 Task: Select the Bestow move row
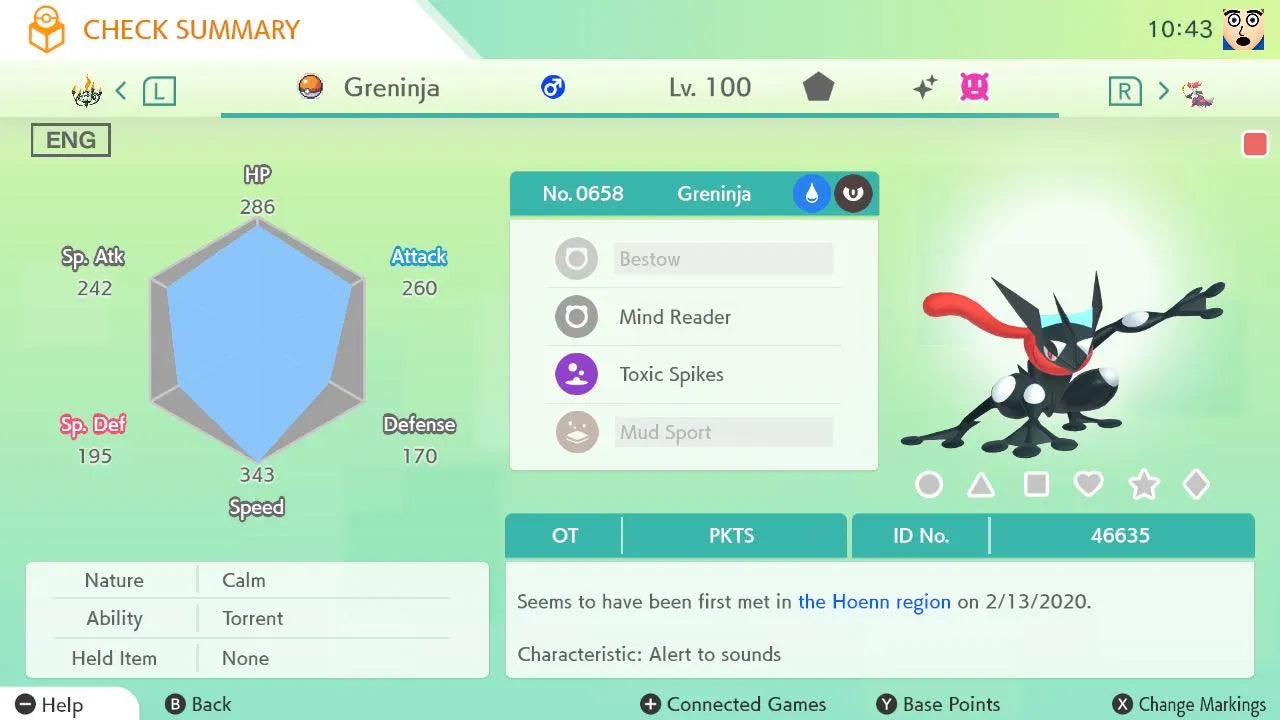[693, 259]
